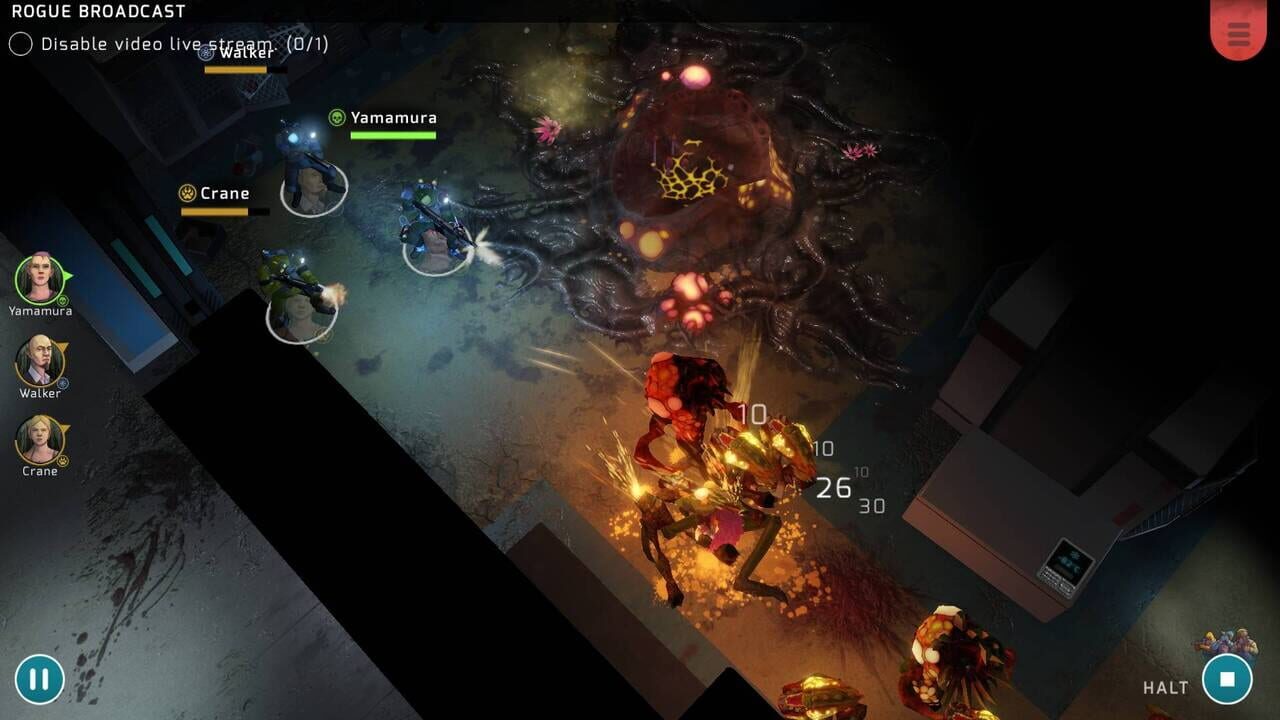Click the gold paw badge on Crane's portrait
Image resolution: width=1280 pixels, height=720 pixels.
click(63, 460)
